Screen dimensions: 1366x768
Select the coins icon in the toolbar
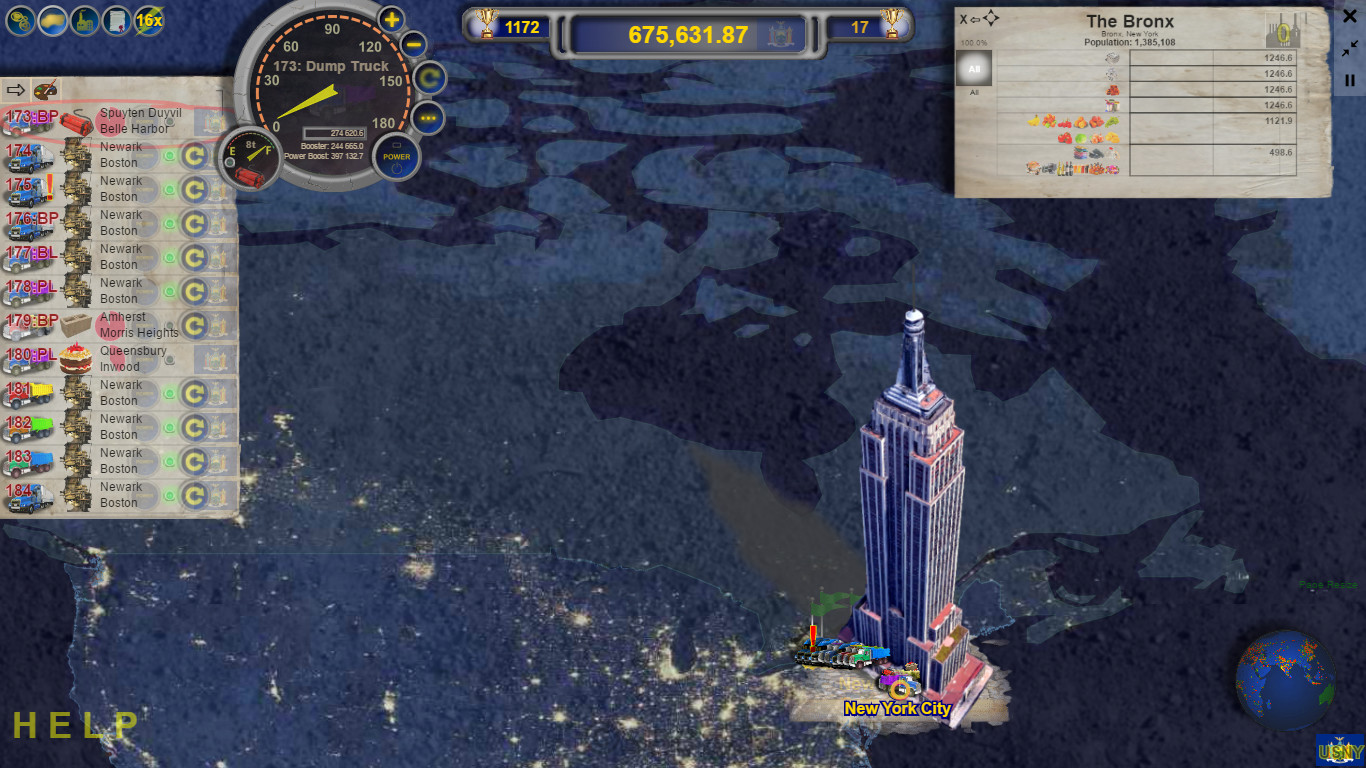(20, 20)
